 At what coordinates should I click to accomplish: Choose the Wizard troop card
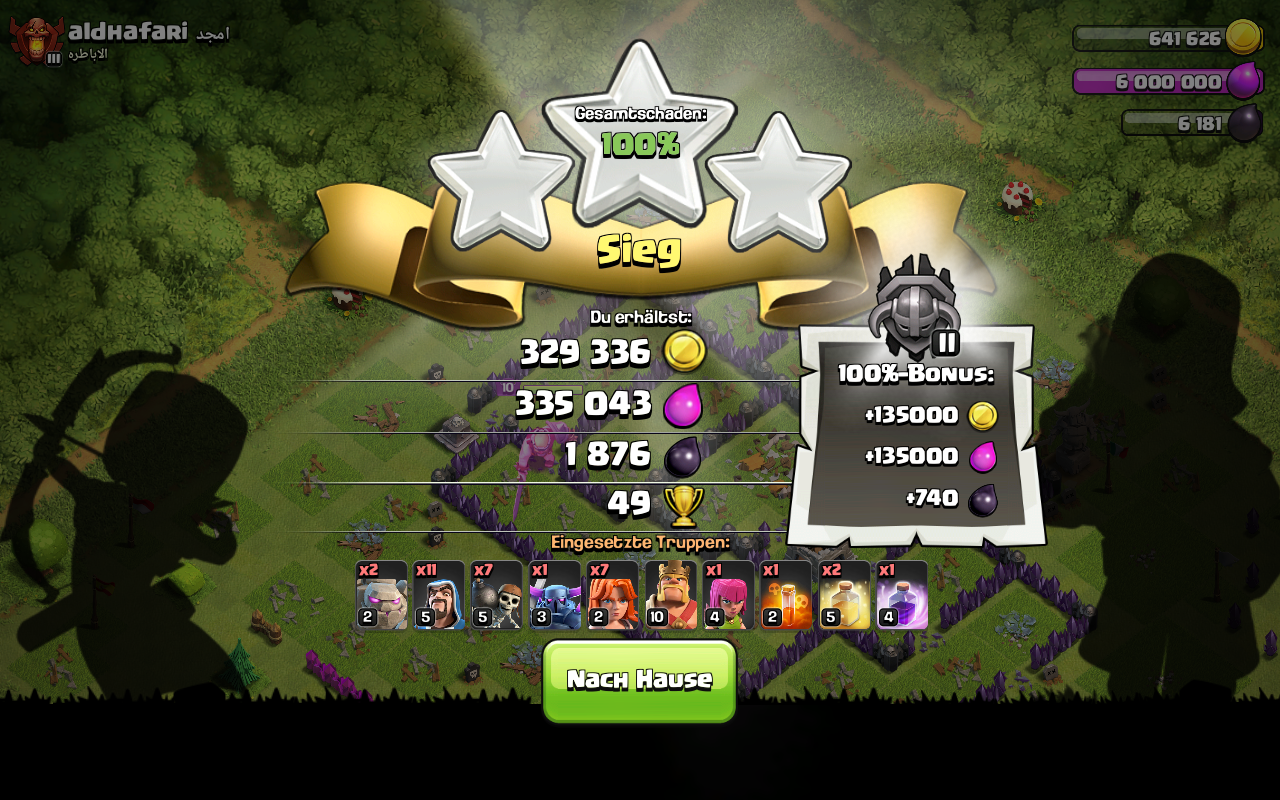point(440,595)
